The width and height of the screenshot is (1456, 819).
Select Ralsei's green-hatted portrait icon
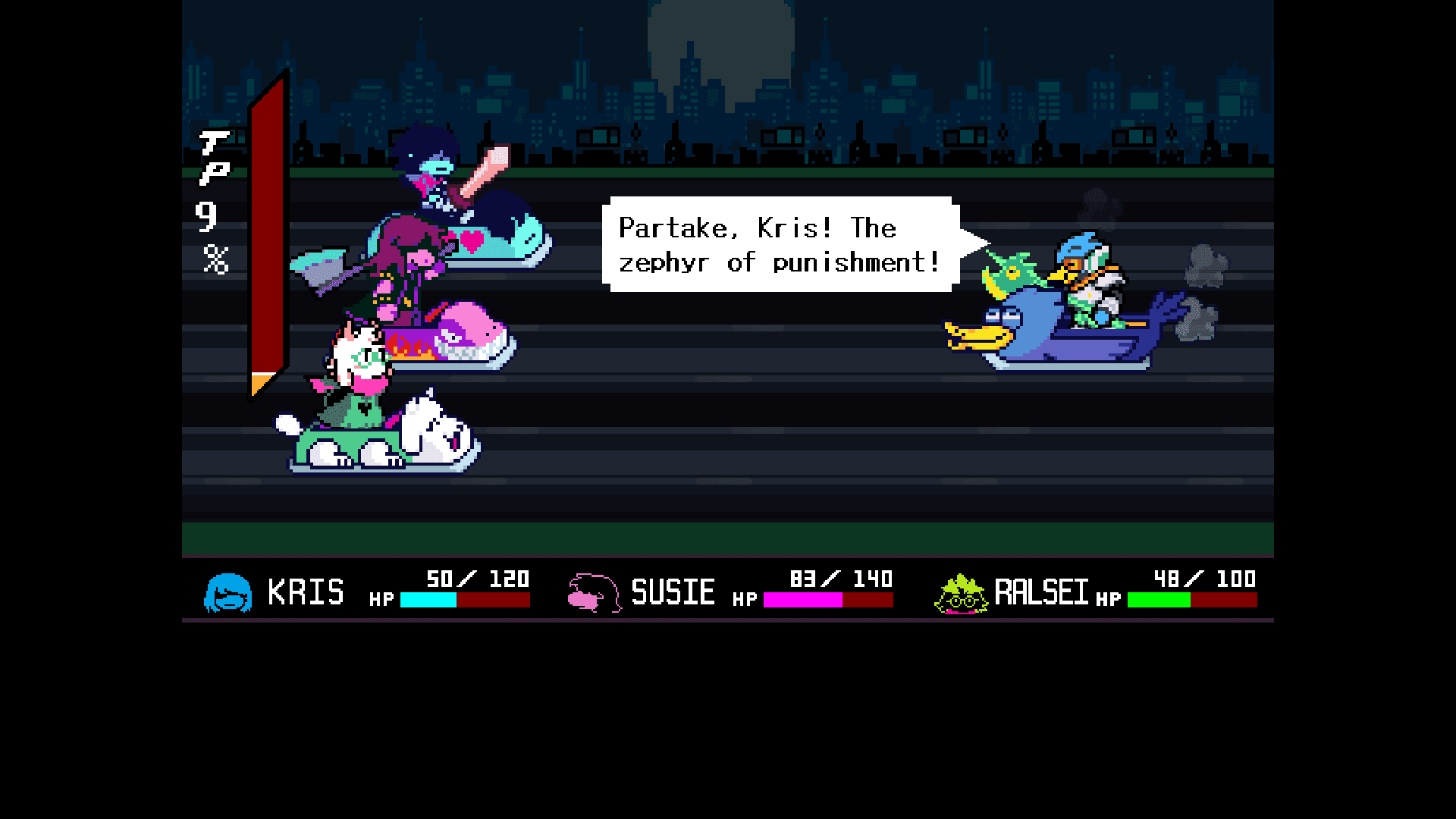(x=959, y=592)
